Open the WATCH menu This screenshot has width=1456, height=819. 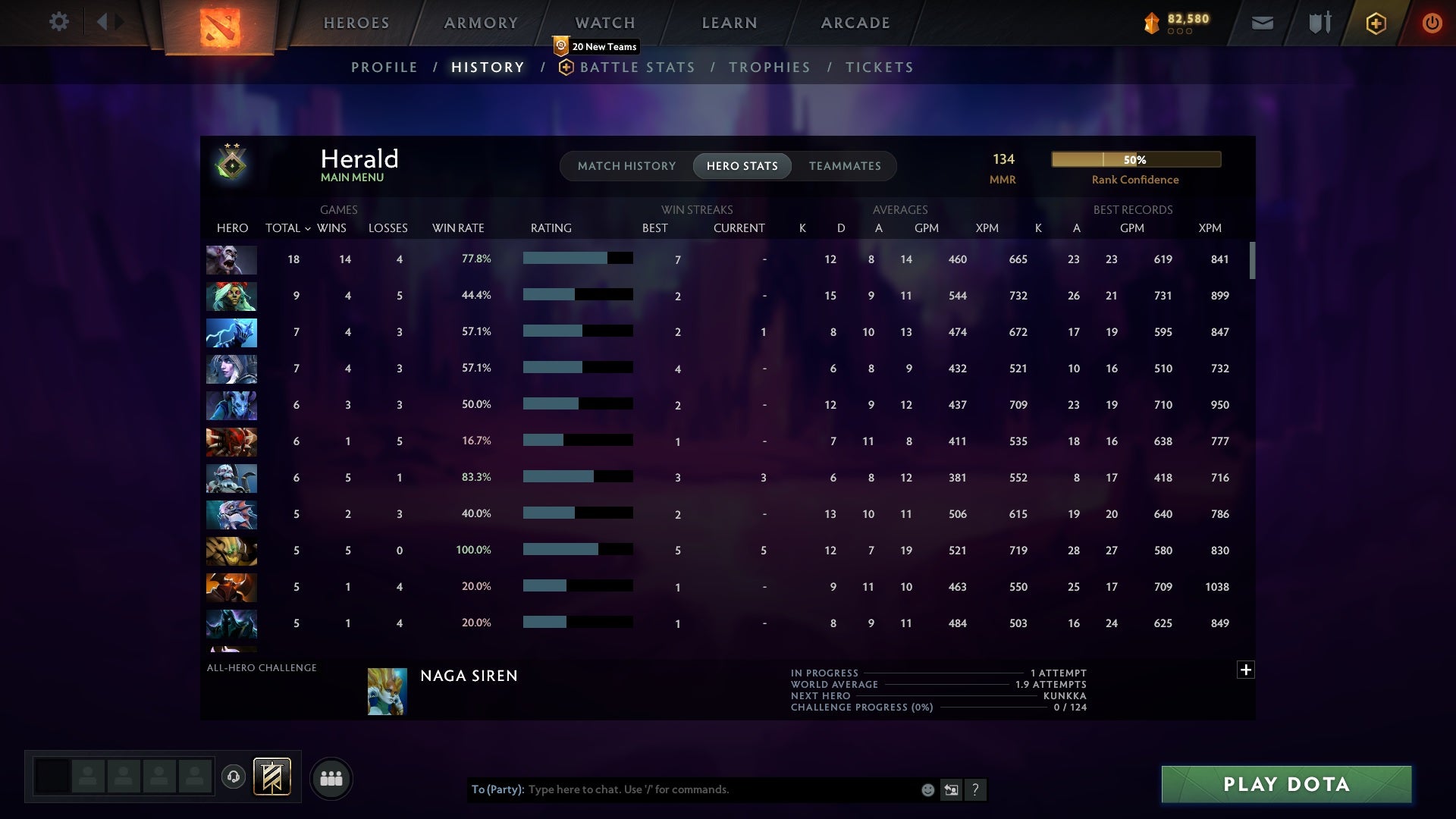tap(604, 23)
